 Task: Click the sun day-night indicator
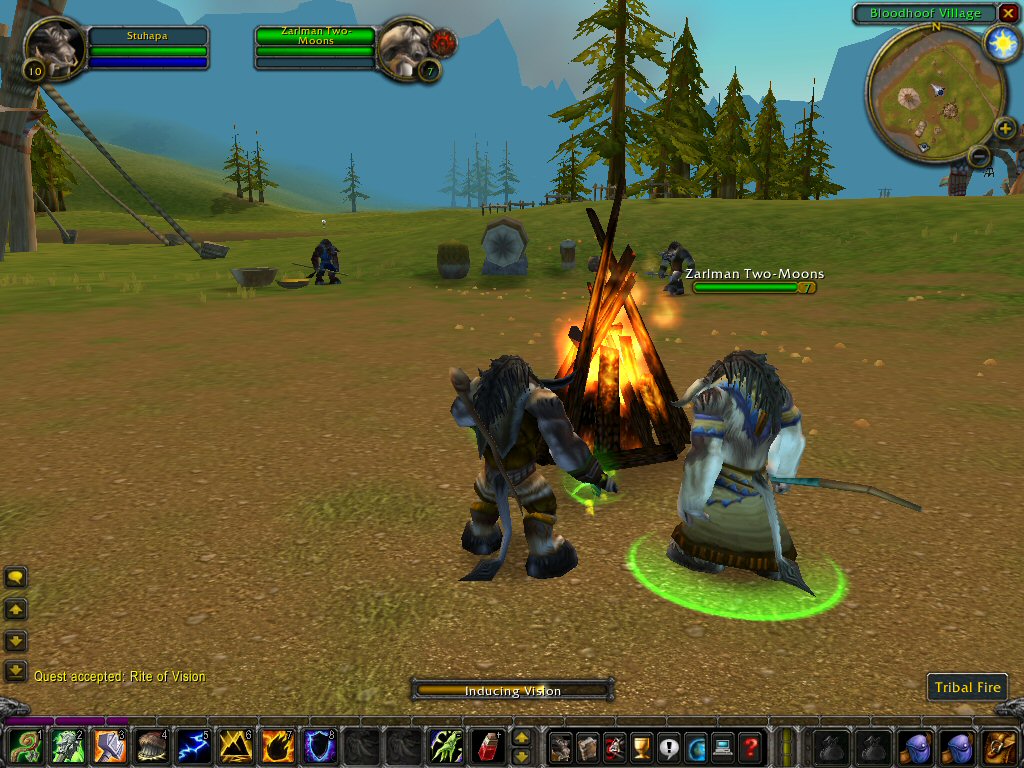[x=1000, y=44]
